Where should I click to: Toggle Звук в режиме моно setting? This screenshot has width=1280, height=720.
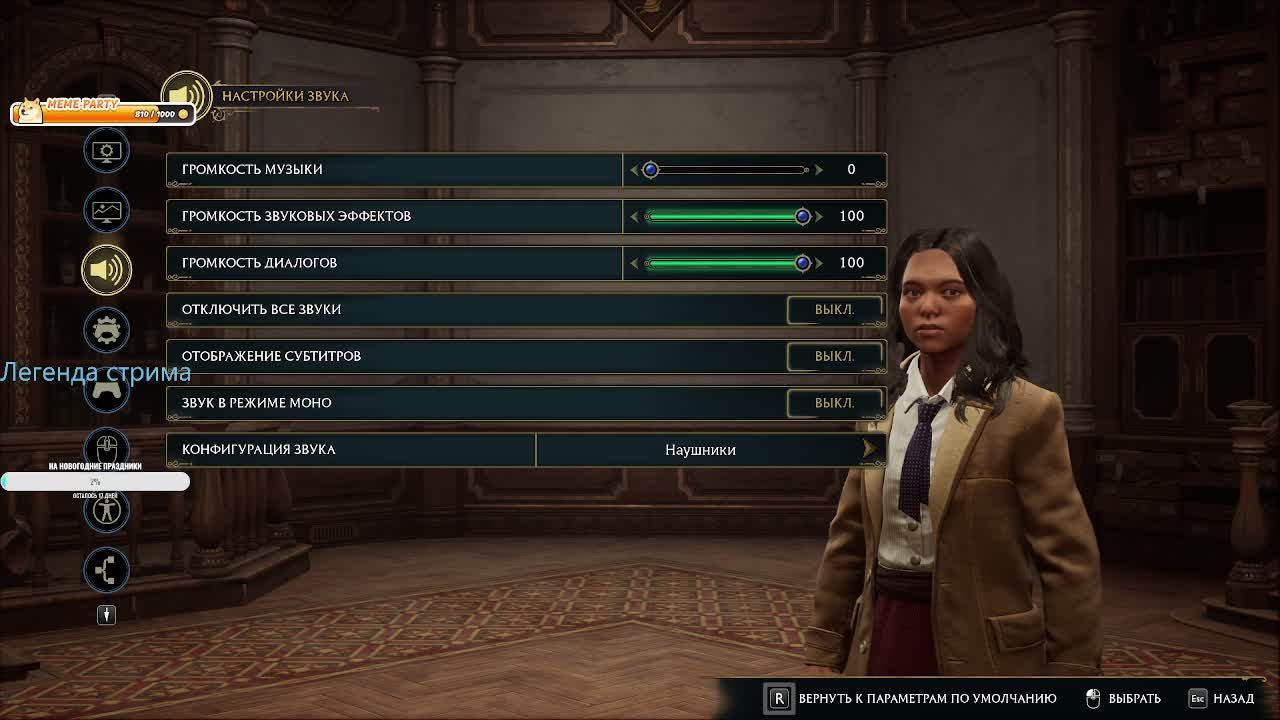tap(834, 403)
